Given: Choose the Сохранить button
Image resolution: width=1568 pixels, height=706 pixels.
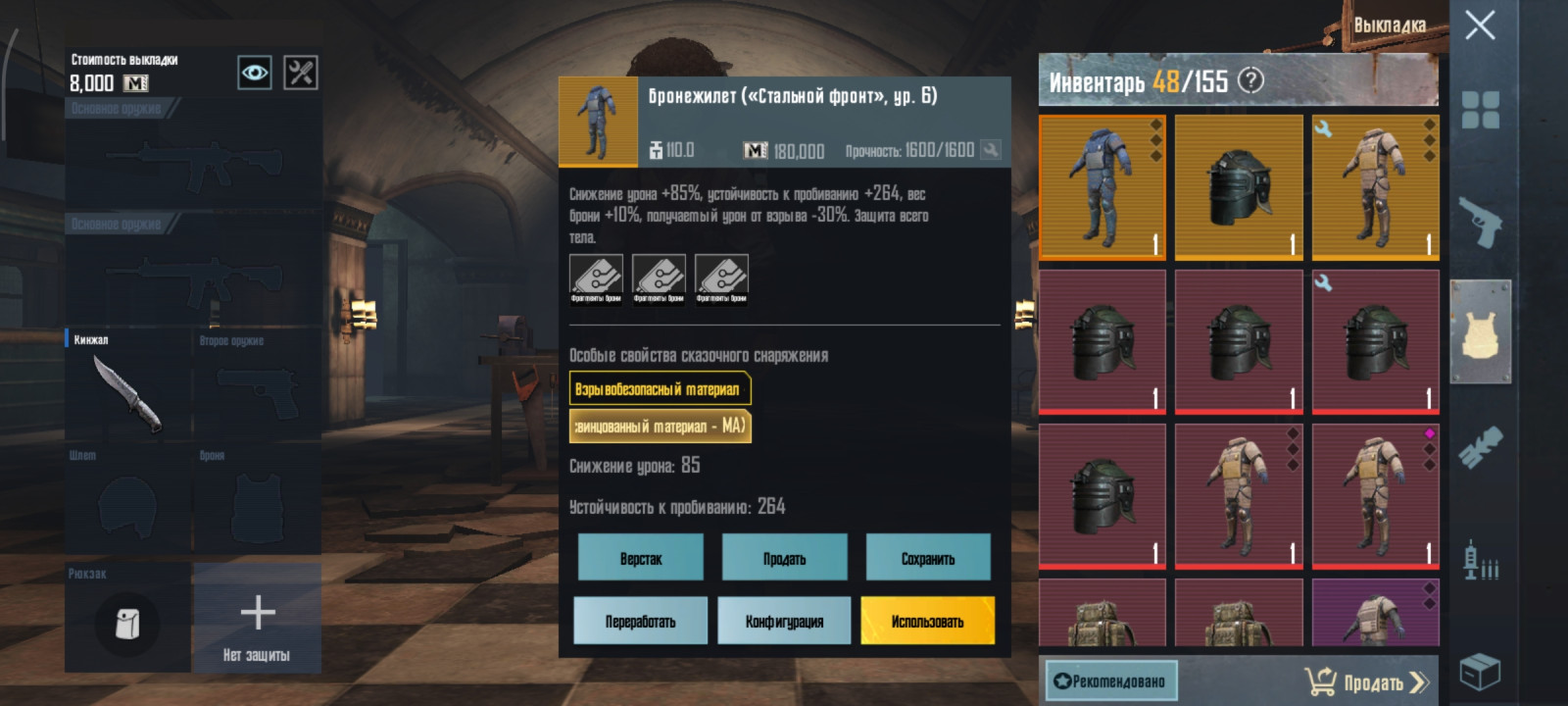Looking at the screenshot, I should 928,558.
